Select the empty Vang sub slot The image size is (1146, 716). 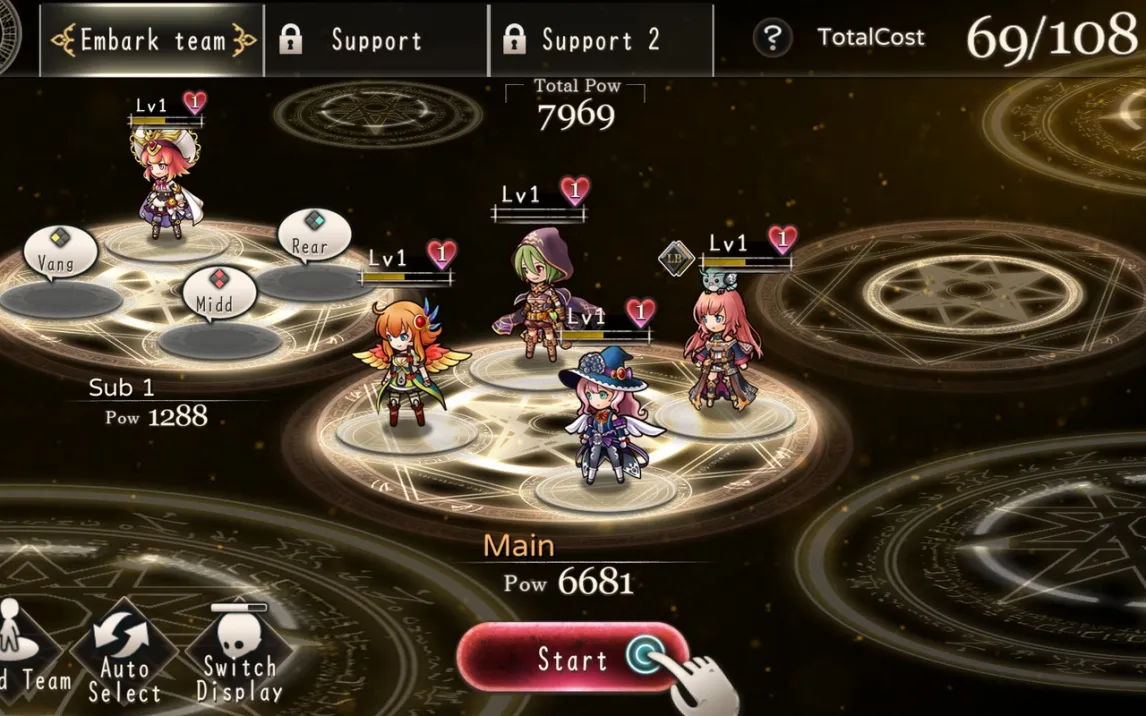point(60,298)
